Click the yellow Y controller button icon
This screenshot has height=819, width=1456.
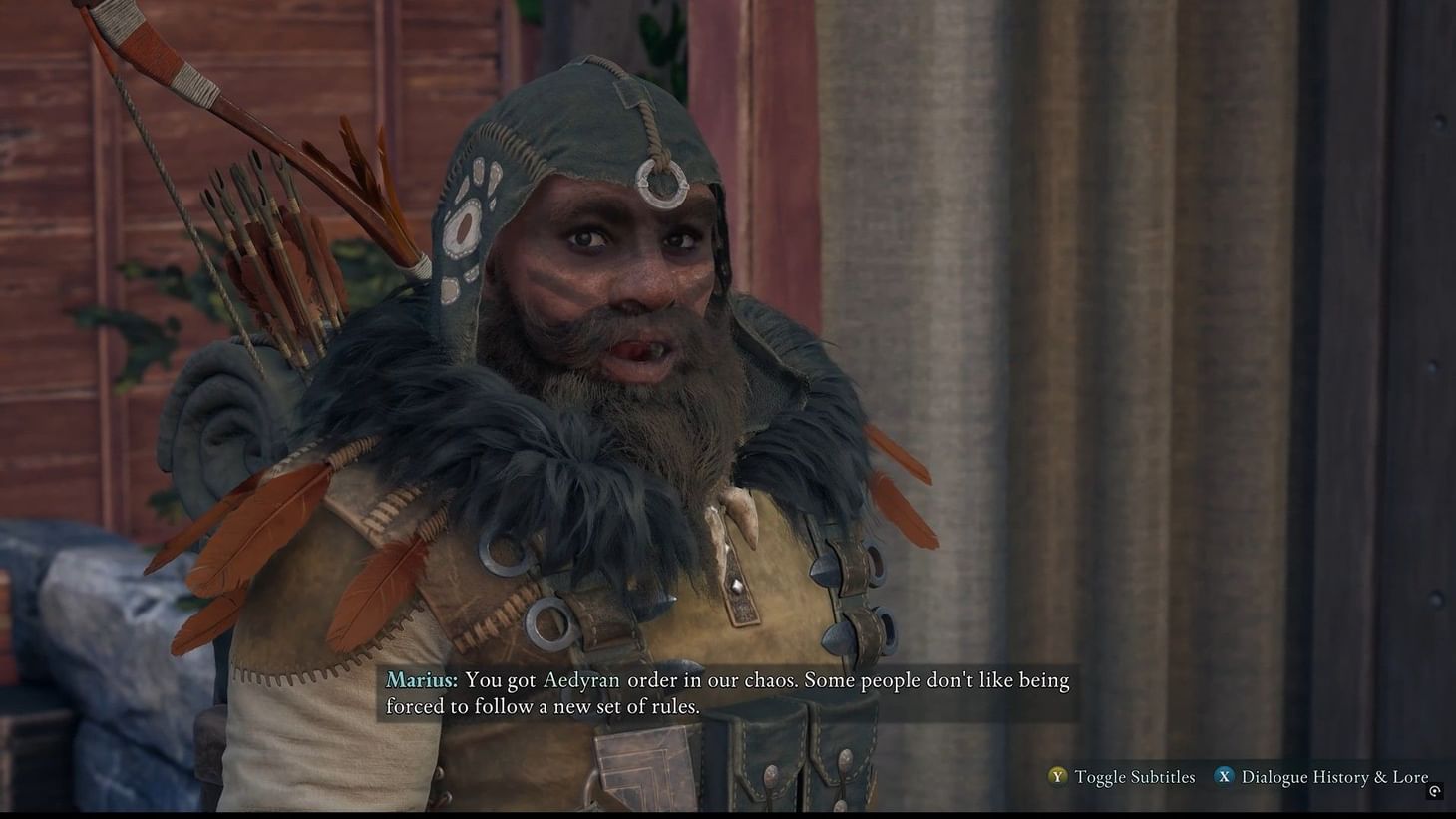[1057, 777]
